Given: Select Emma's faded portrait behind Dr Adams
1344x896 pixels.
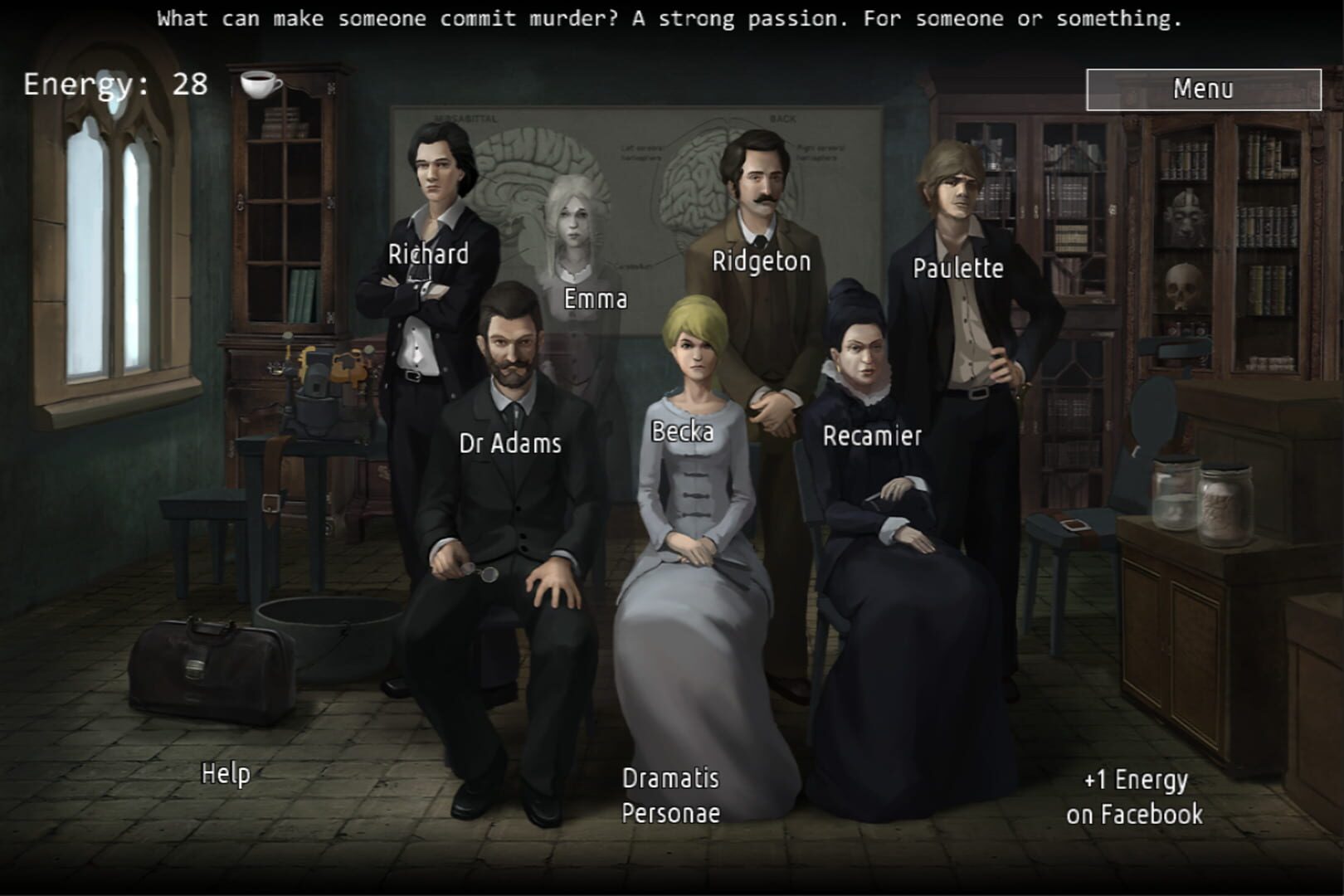Looking at the screenshot, I should pyautogui.click(x=579, y=224).
